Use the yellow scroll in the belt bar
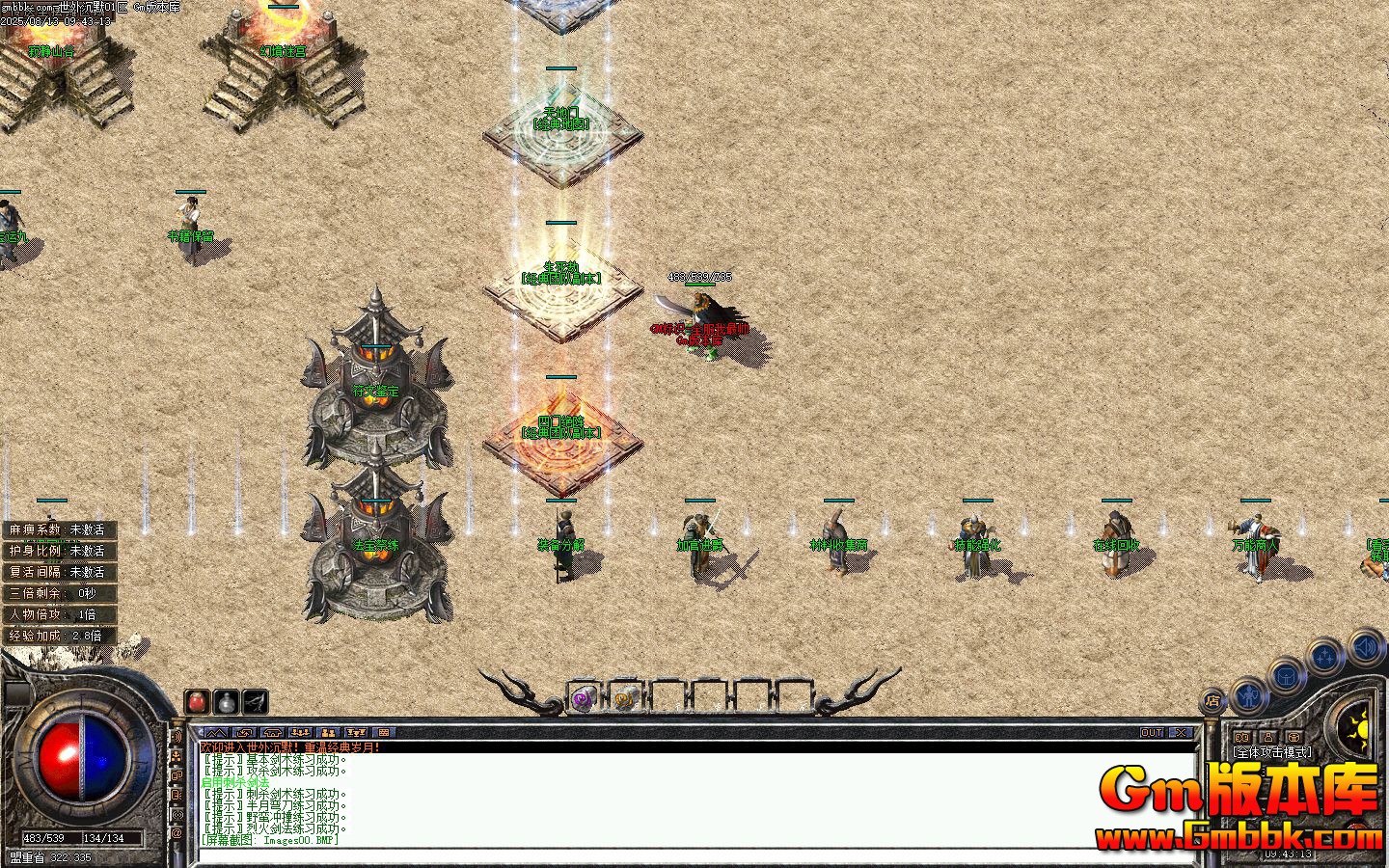 (x=625, y=698)
